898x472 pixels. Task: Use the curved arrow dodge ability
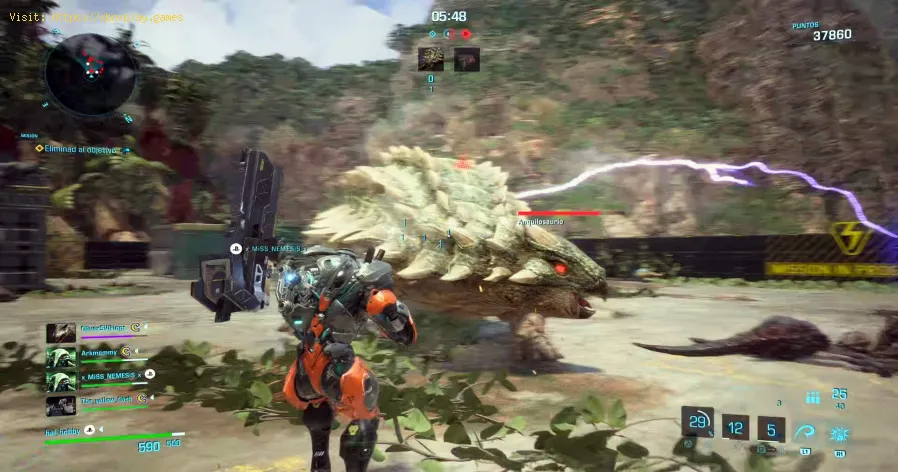(805, 431)
